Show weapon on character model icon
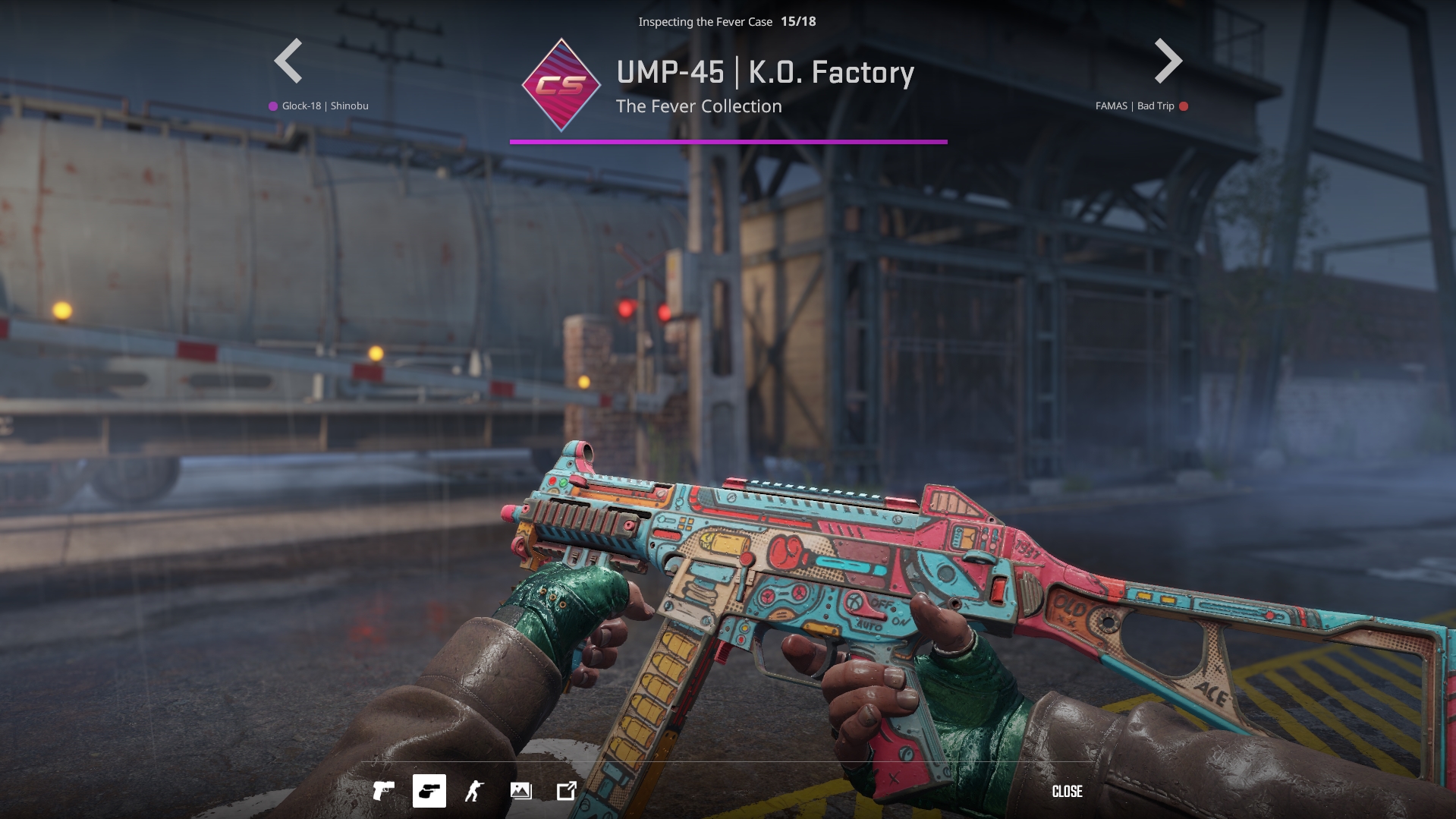Image resolution: width=1456 pixels, height=819 pixels. [x=475, y=791]
